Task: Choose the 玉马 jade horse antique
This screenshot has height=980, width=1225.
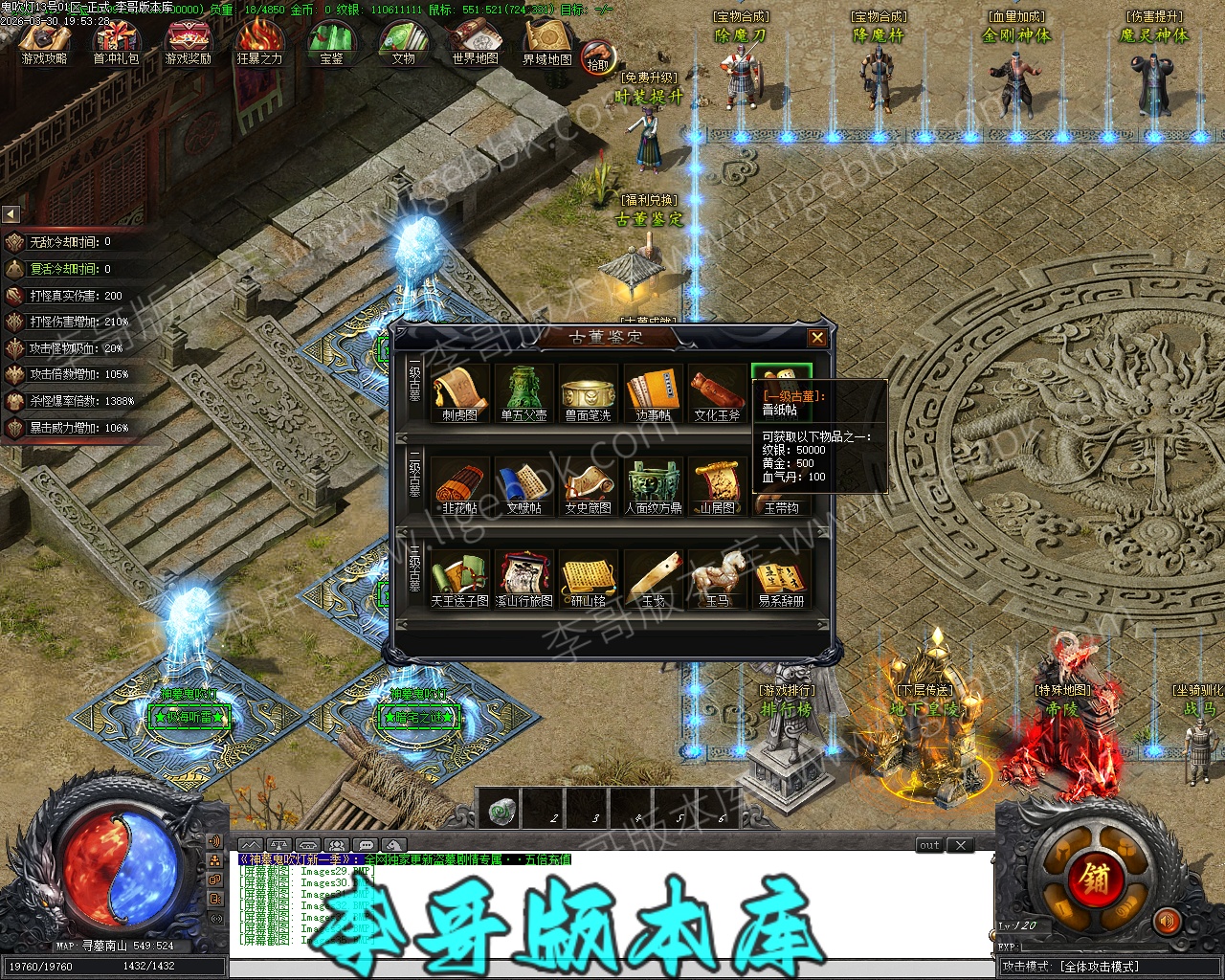Action: pyautogui.click(x=717, y=577)
